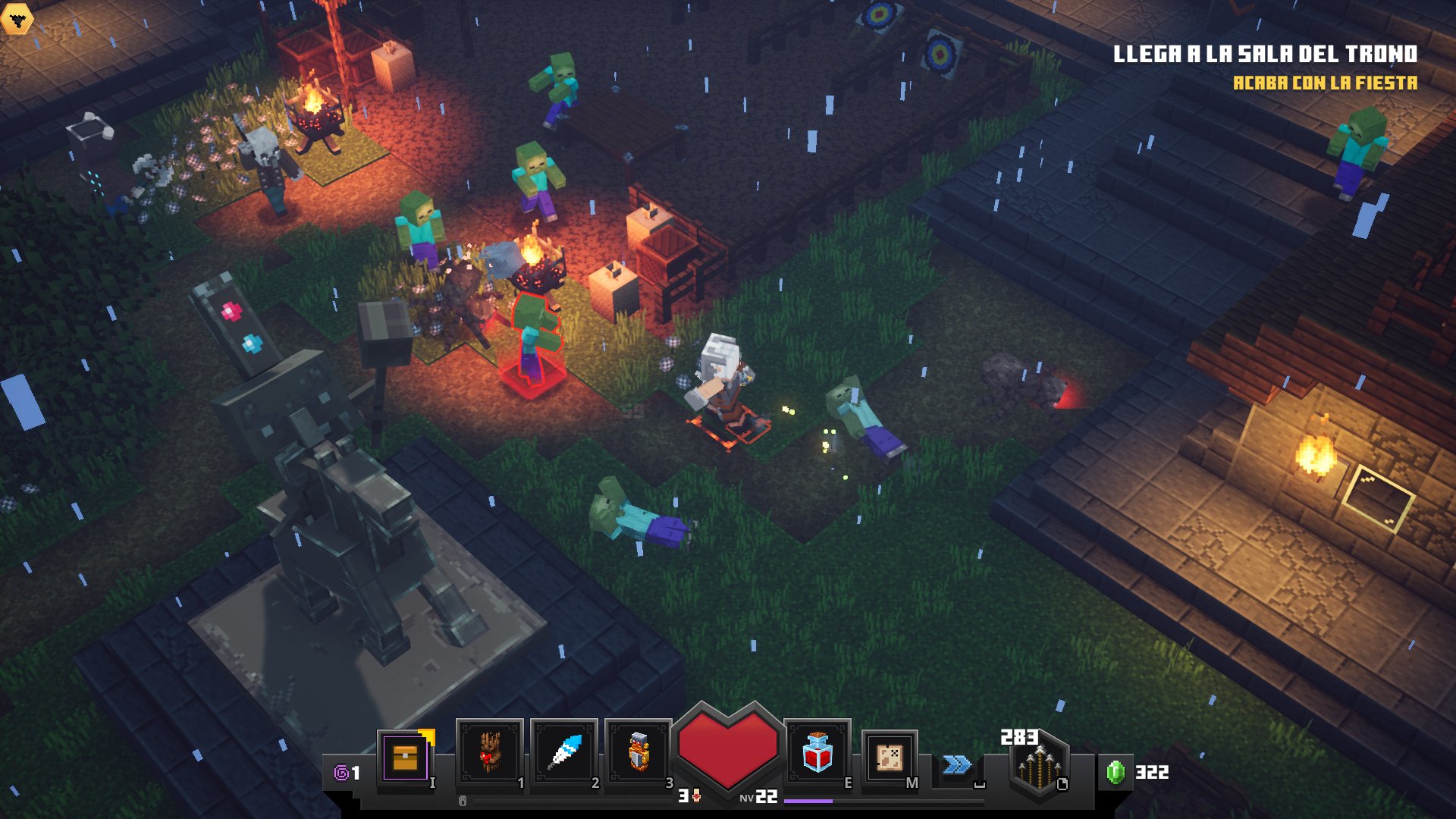
Task: Open the inventory chest
Action: click(x=406, y=757)
